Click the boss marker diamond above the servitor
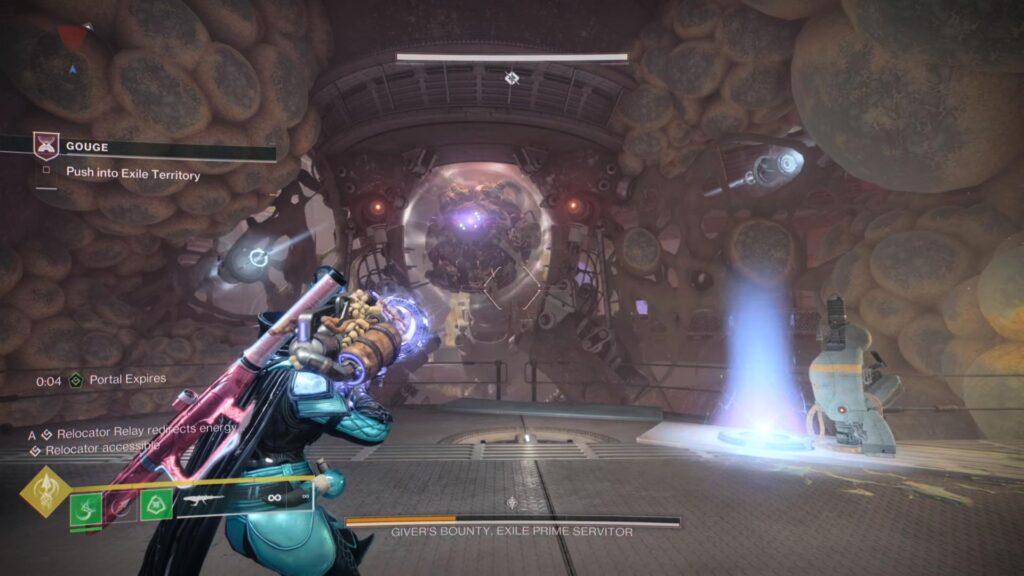 [x=512, y=77]
